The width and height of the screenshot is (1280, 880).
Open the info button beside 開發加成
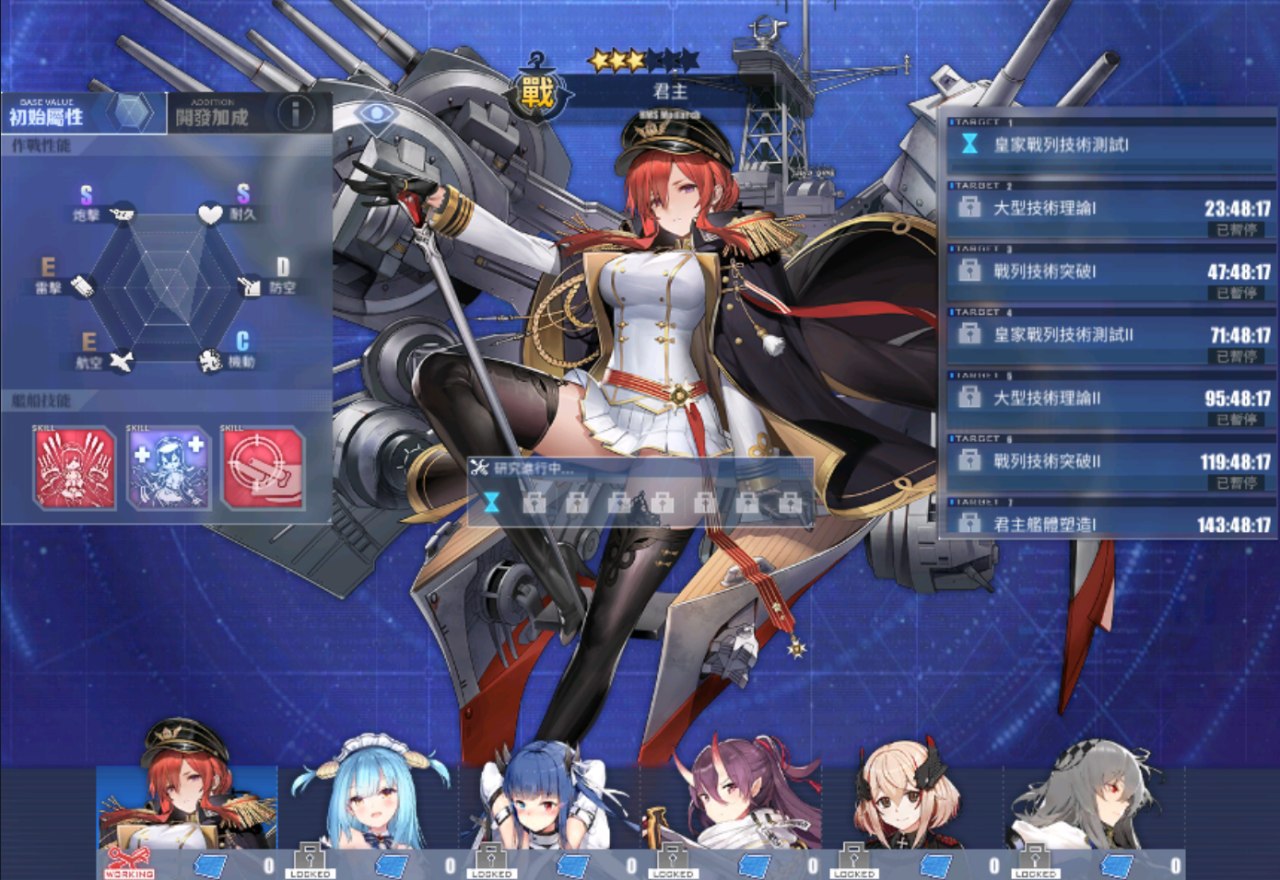coord(296,112)
